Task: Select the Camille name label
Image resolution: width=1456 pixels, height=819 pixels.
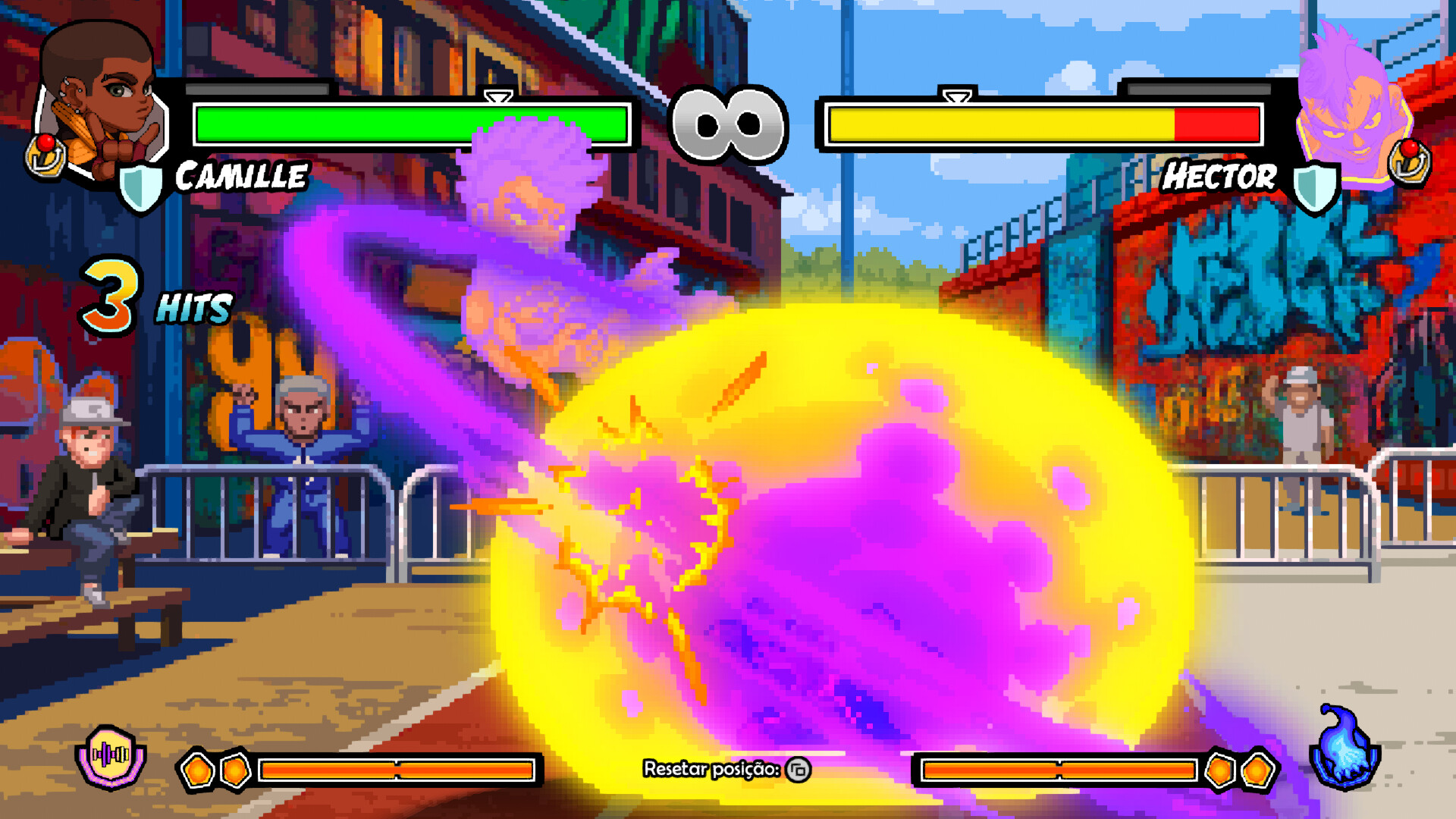Action: (241, 178)
